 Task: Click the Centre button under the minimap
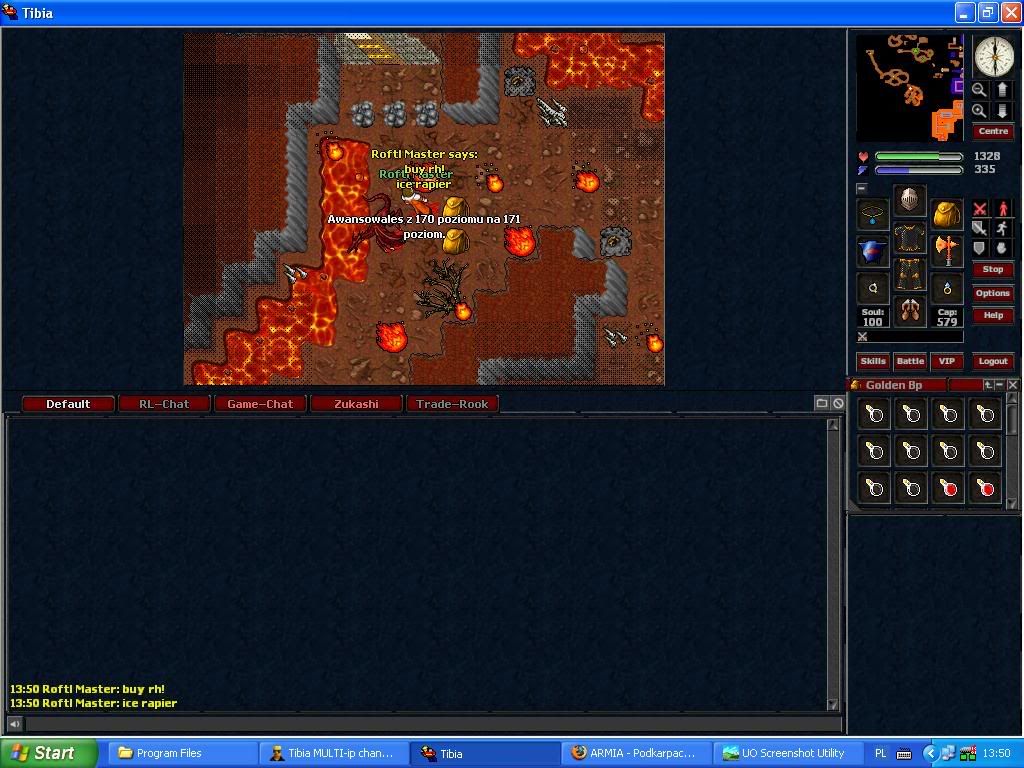(992, 132)
